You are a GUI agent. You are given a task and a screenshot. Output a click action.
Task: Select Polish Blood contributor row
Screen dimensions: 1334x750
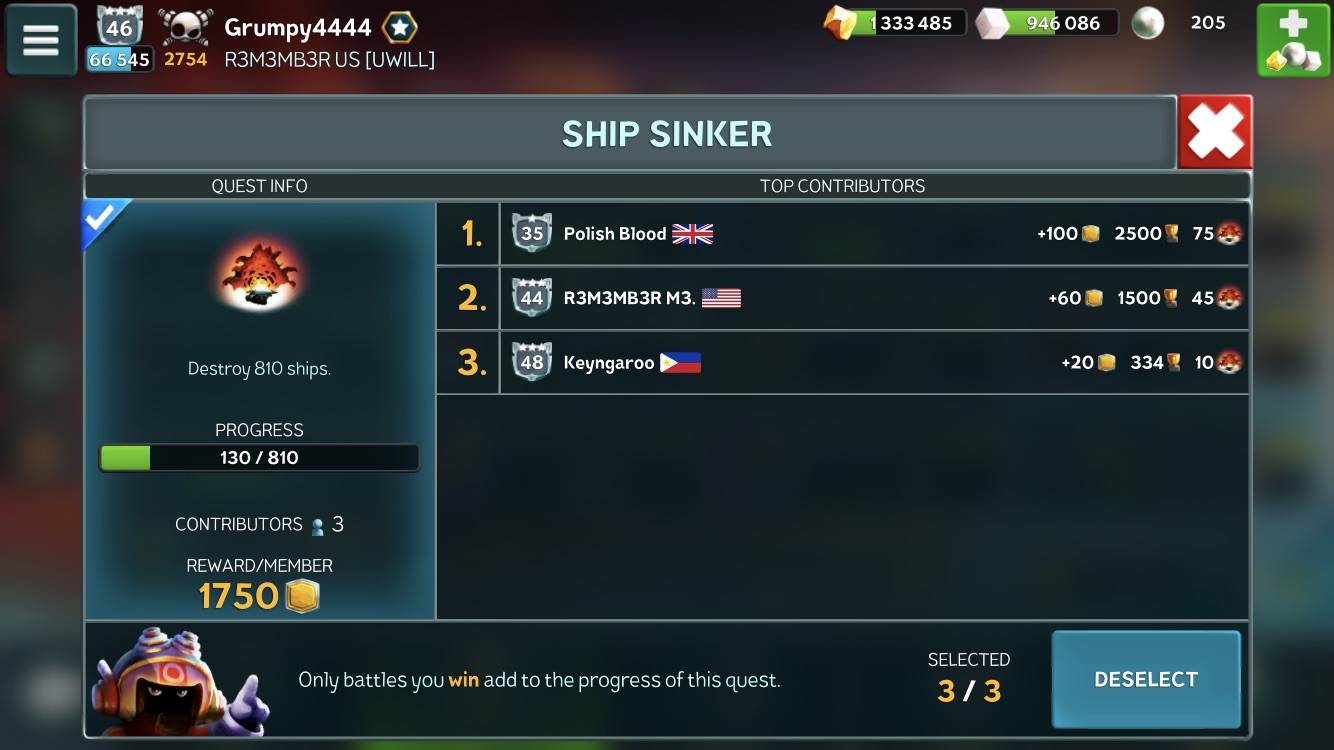843,234
